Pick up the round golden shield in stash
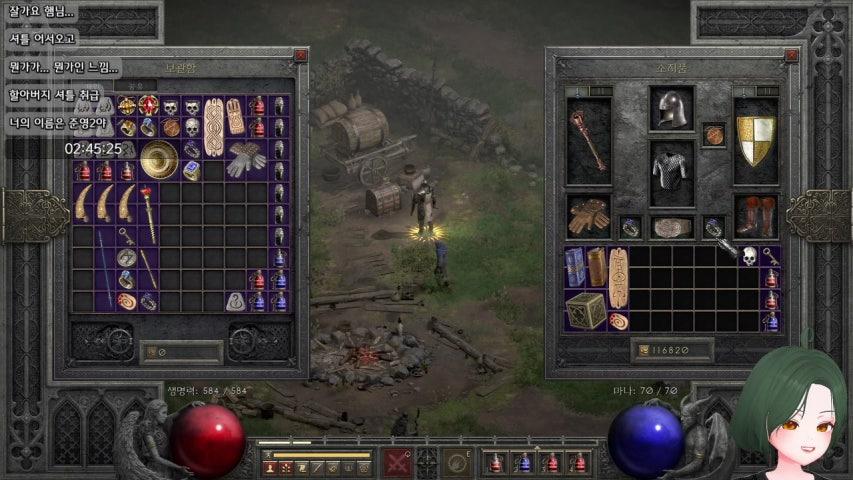The height and width of the screenshot is (480, 853). tap(159, 159)
